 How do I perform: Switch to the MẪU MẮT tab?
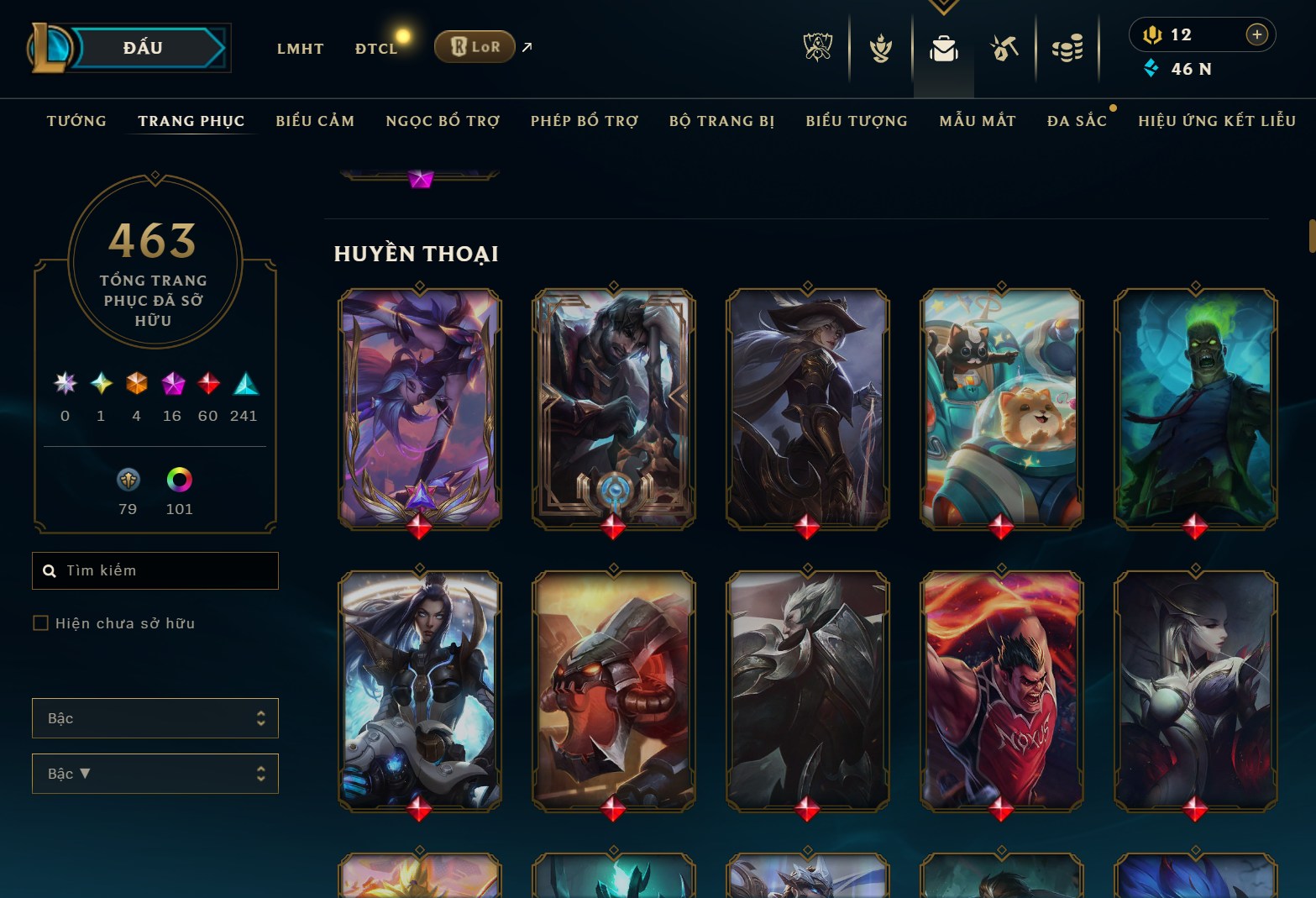coord(977,120)
